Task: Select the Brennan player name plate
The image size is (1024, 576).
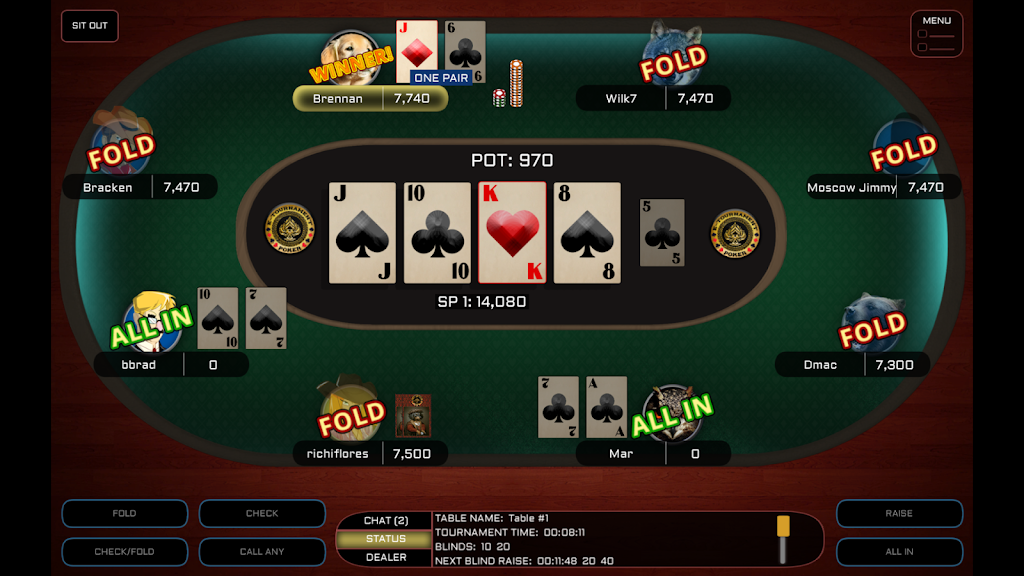Action: (x=370, y=99)
